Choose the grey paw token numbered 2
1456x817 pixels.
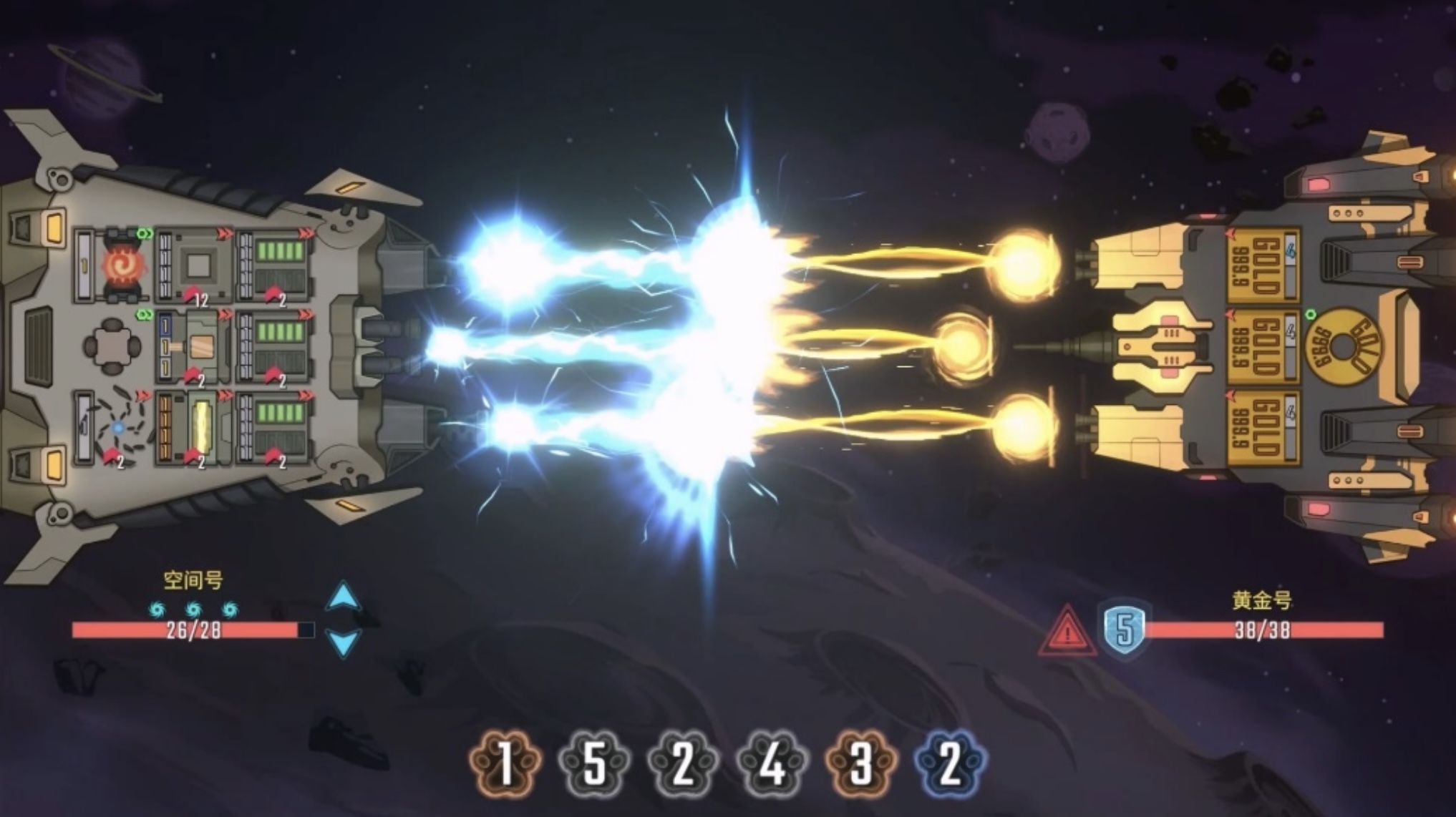point(683,763)
